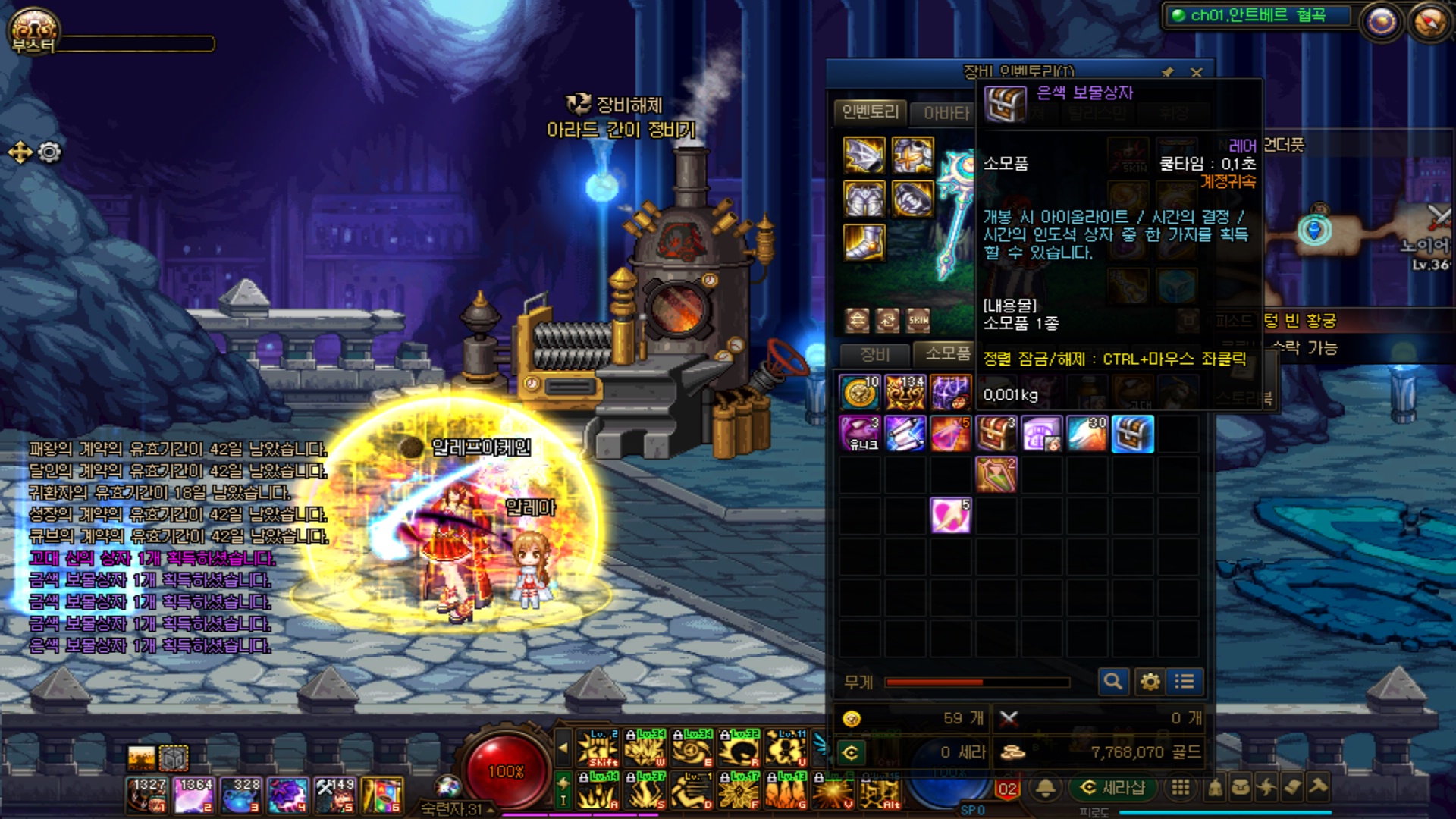Open inventory settings gear button
The width and height of the screenshot is (1456, 819).
tap(1150, 682)
